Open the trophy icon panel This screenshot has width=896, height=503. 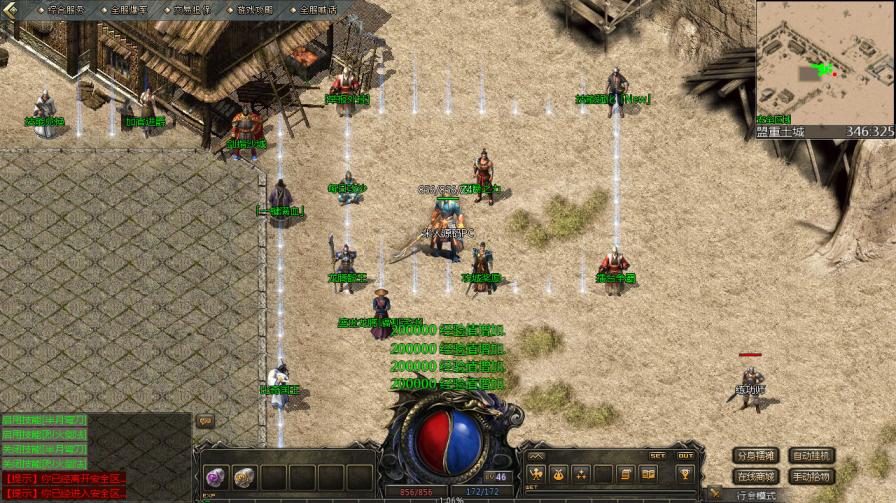click(x=684, y=474)
